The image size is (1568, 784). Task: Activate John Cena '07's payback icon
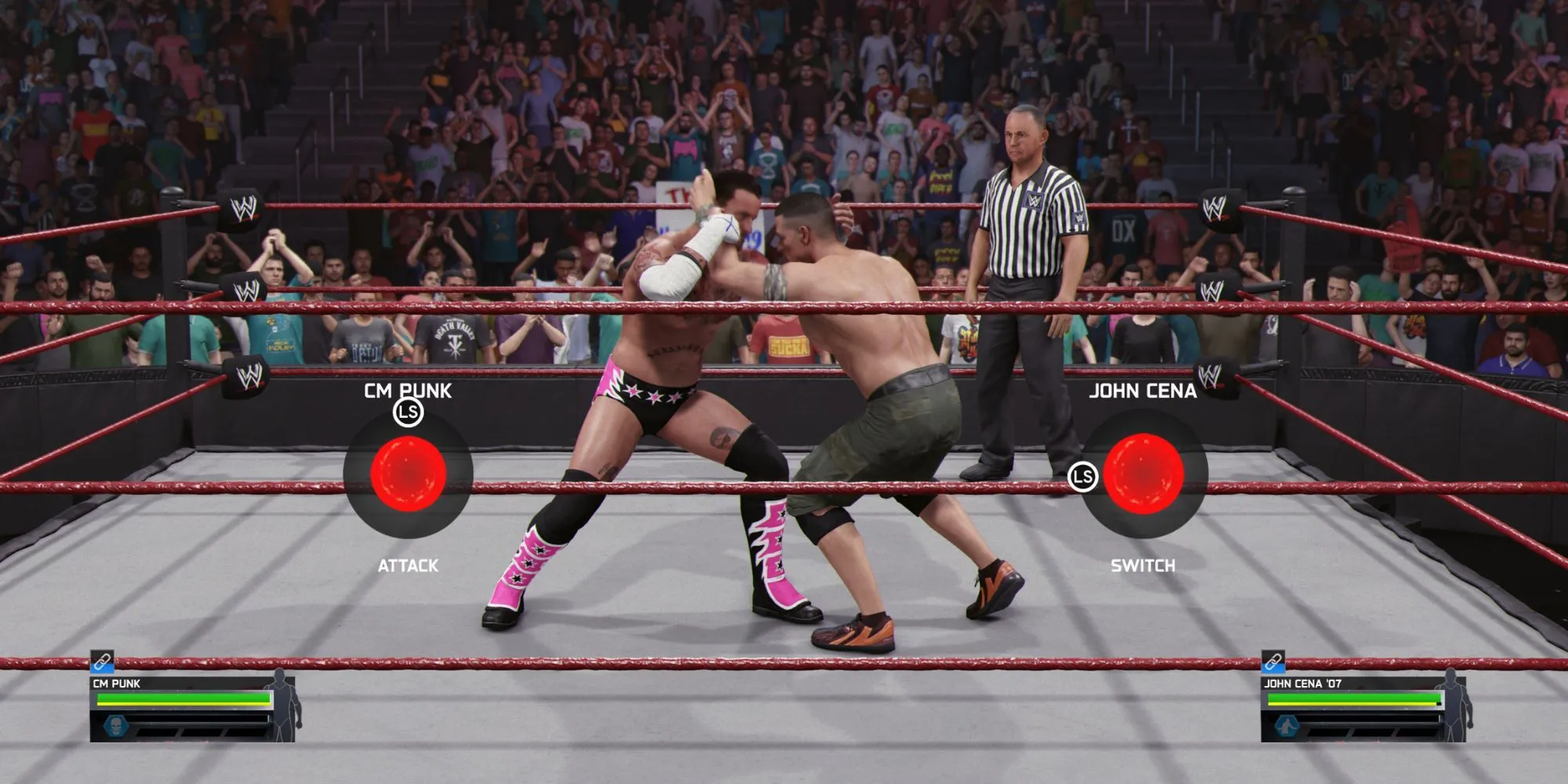(1287, 726)
